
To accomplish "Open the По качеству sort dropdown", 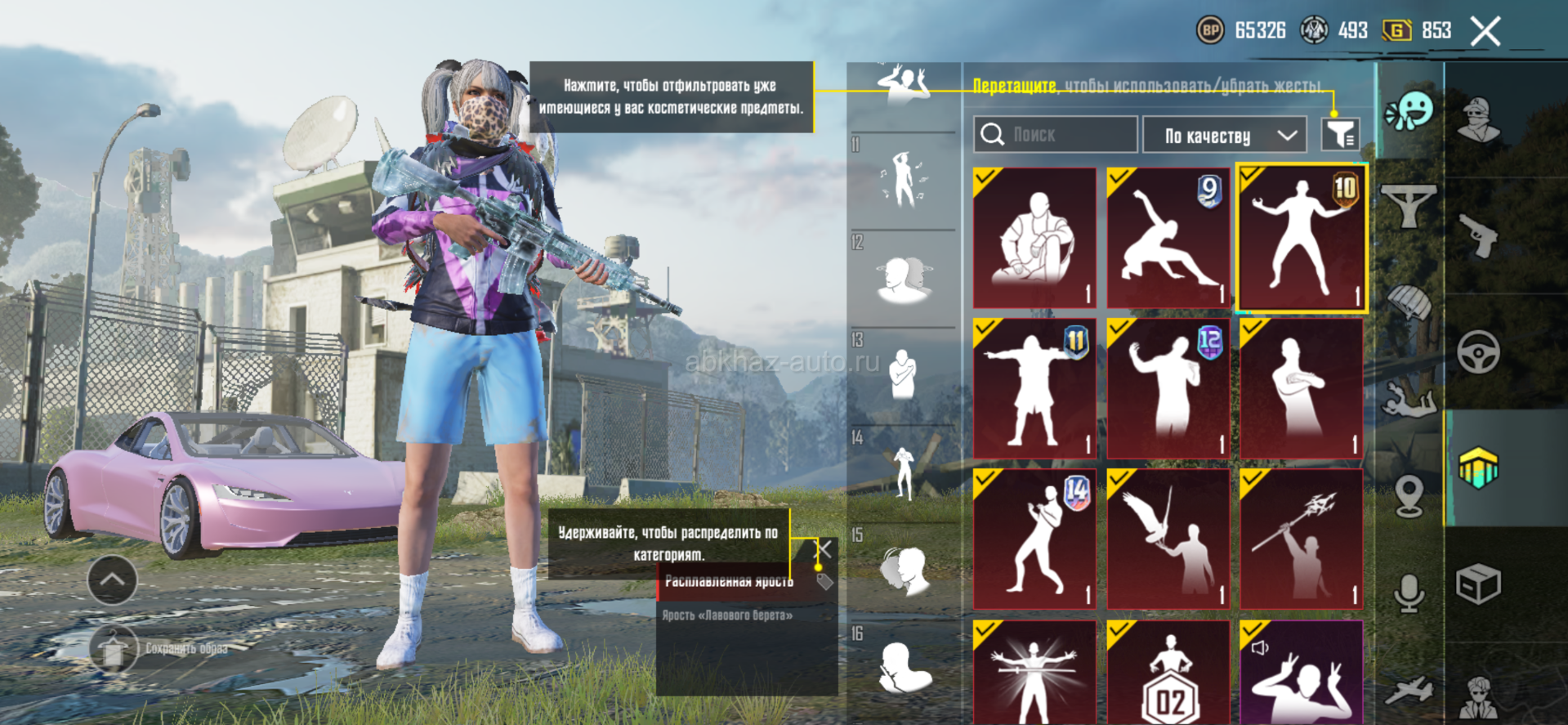I will click(1224, 135).
